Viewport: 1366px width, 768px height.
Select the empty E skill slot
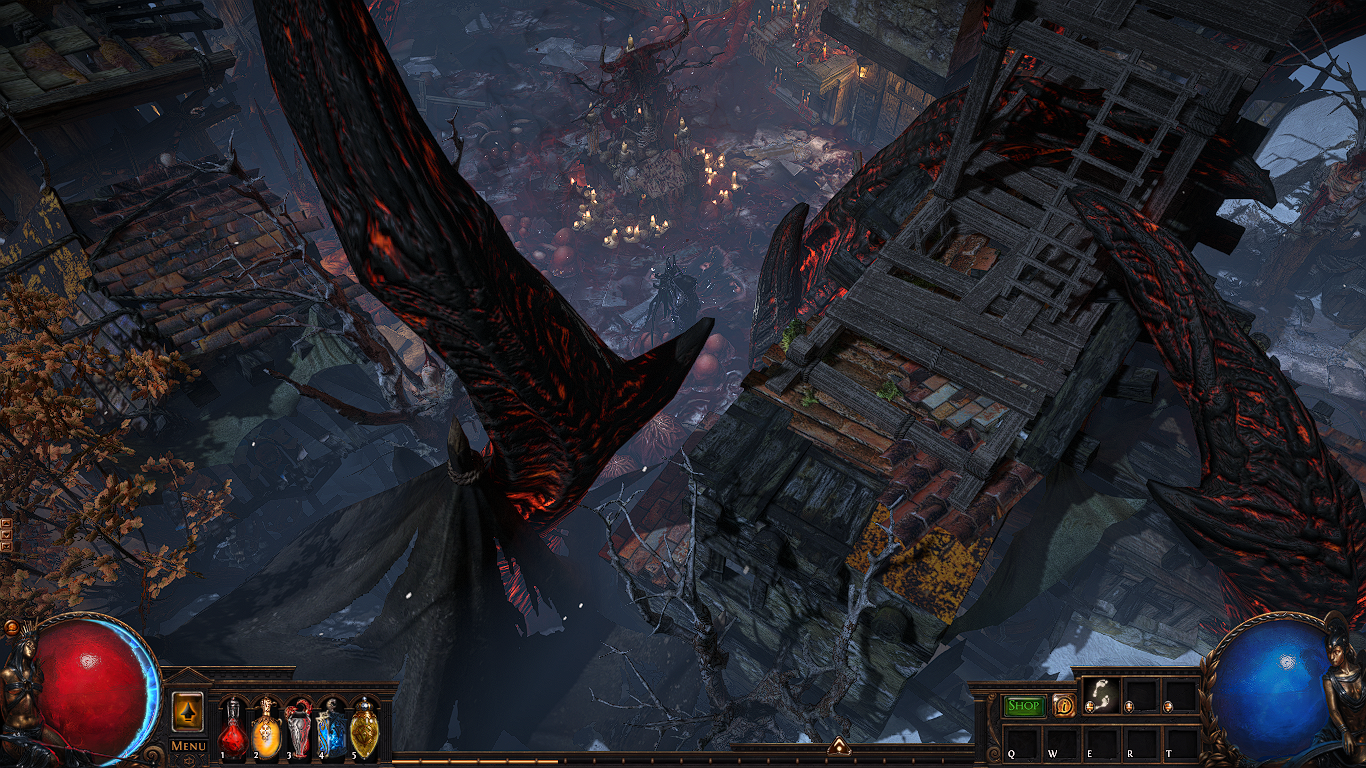point(1101,742)
